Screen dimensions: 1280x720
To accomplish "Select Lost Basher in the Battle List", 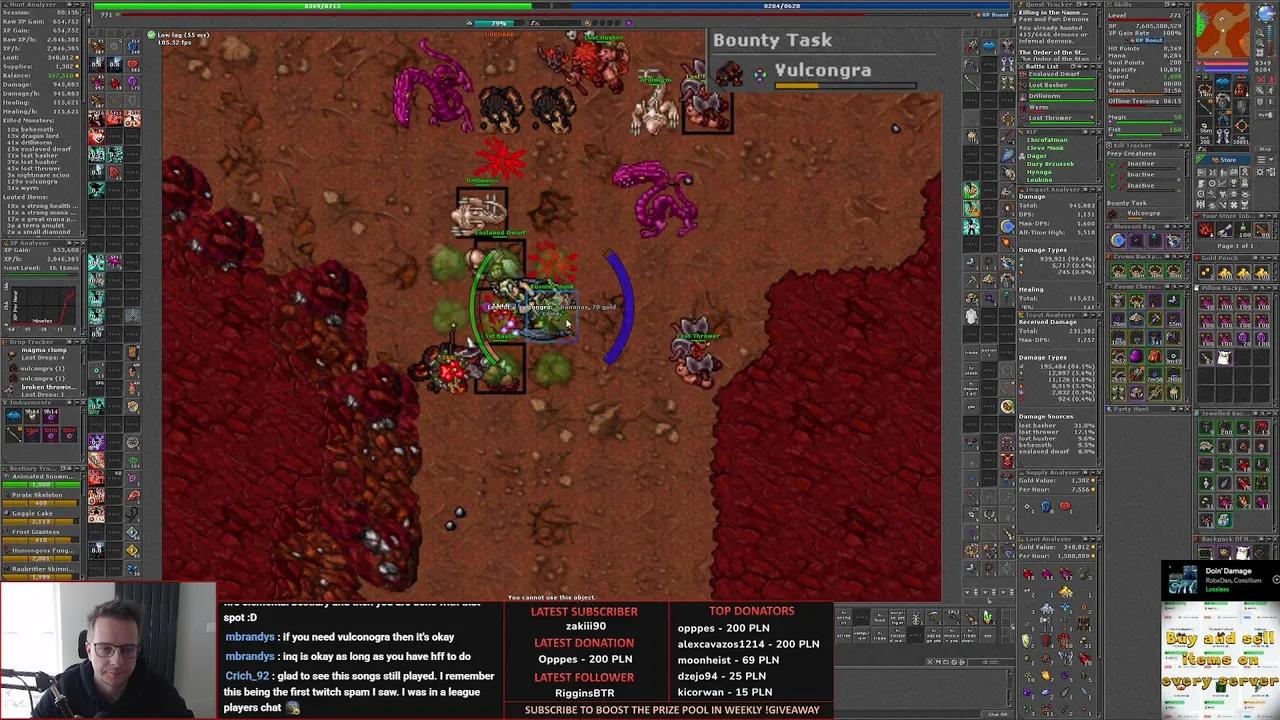I will pyautogui.click(x=1050, y=85).
